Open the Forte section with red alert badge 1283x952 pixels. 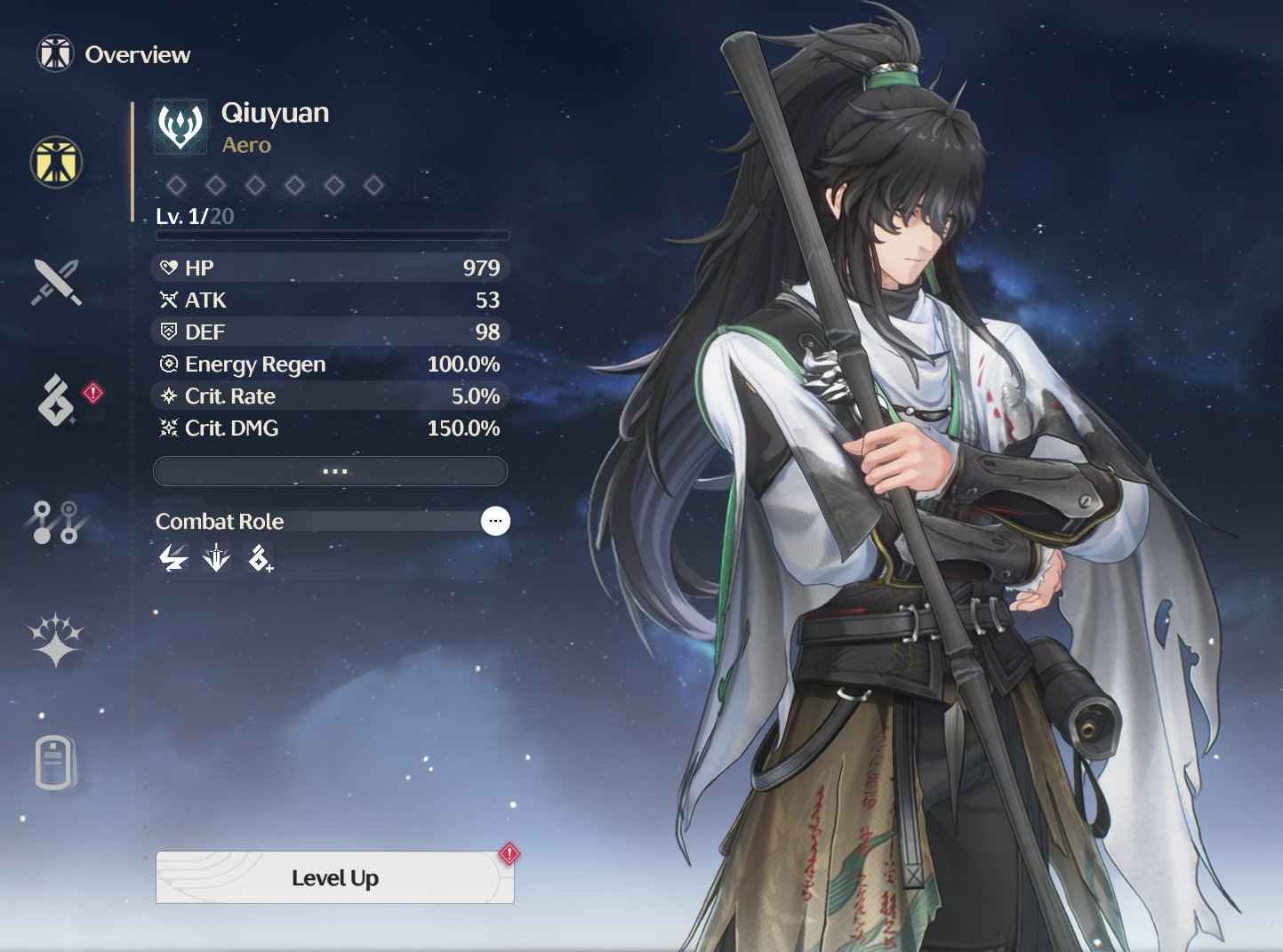point(53,402)
